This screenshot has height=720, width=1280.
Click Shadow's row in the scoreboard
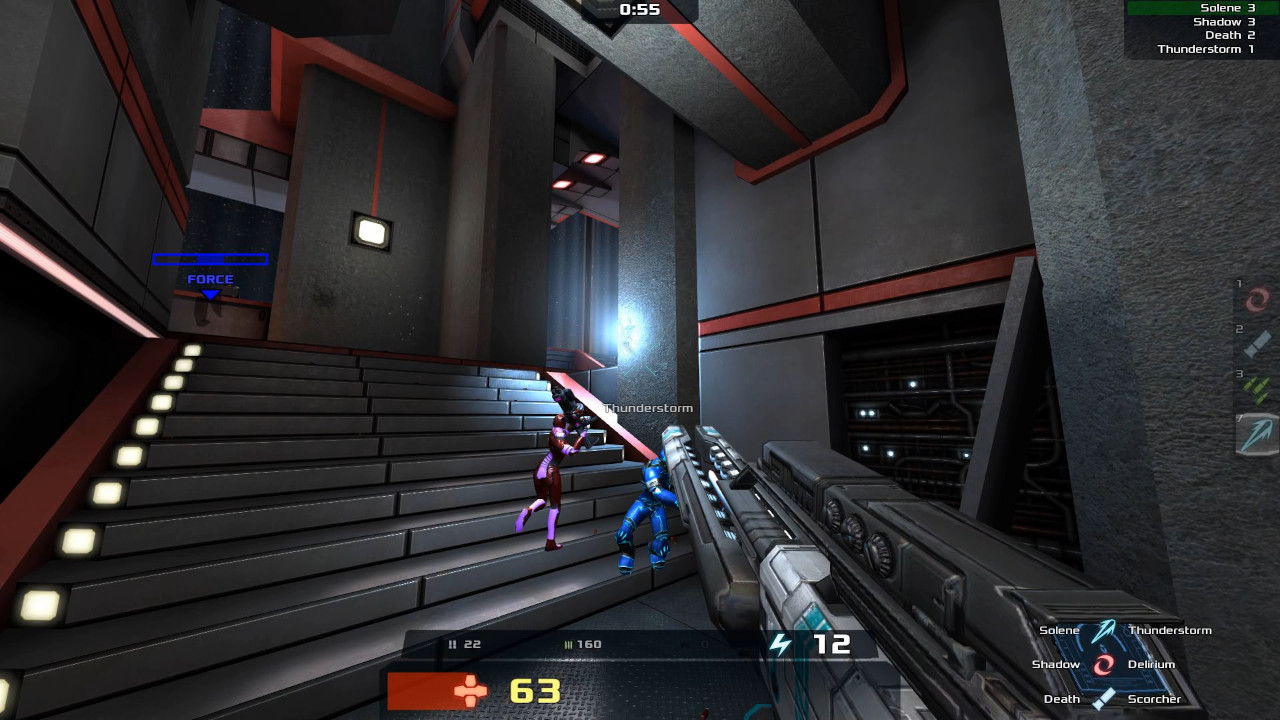pyautogui.click(x=1192, y=22)
